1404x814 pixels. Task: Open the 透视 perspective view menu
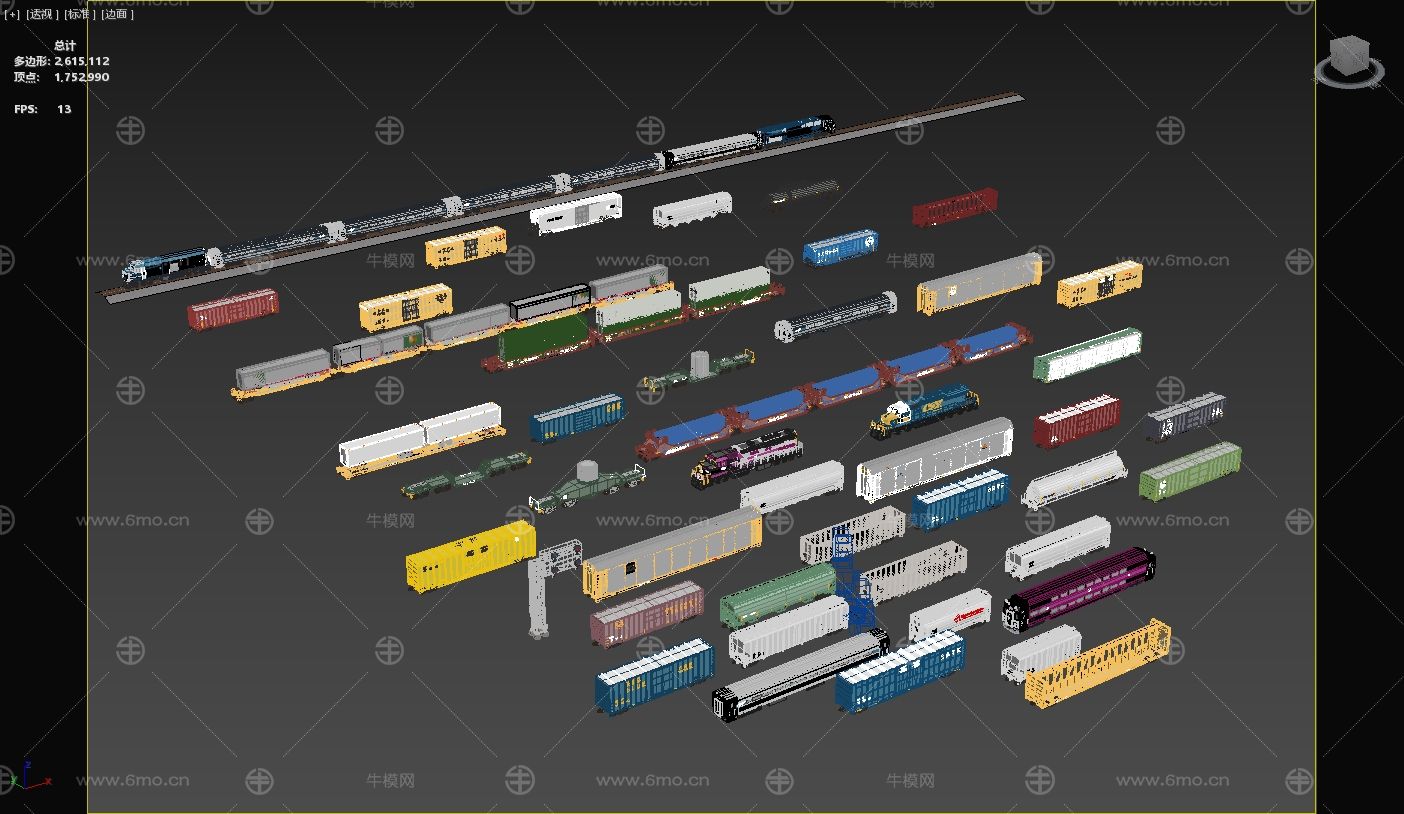pos(40,14)
